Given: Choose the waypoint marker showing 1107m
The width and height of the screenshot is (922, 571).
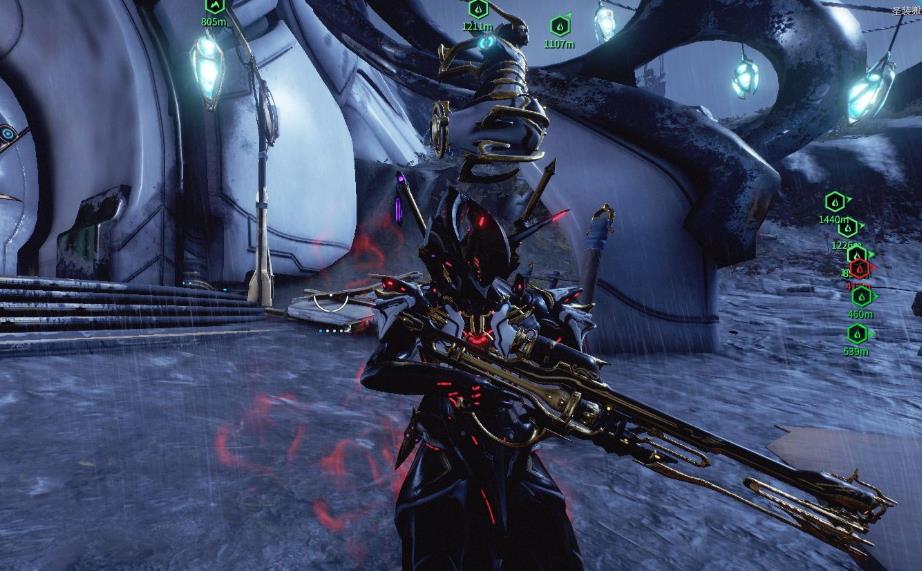Looking at the screenshot, I should point(559,26).
